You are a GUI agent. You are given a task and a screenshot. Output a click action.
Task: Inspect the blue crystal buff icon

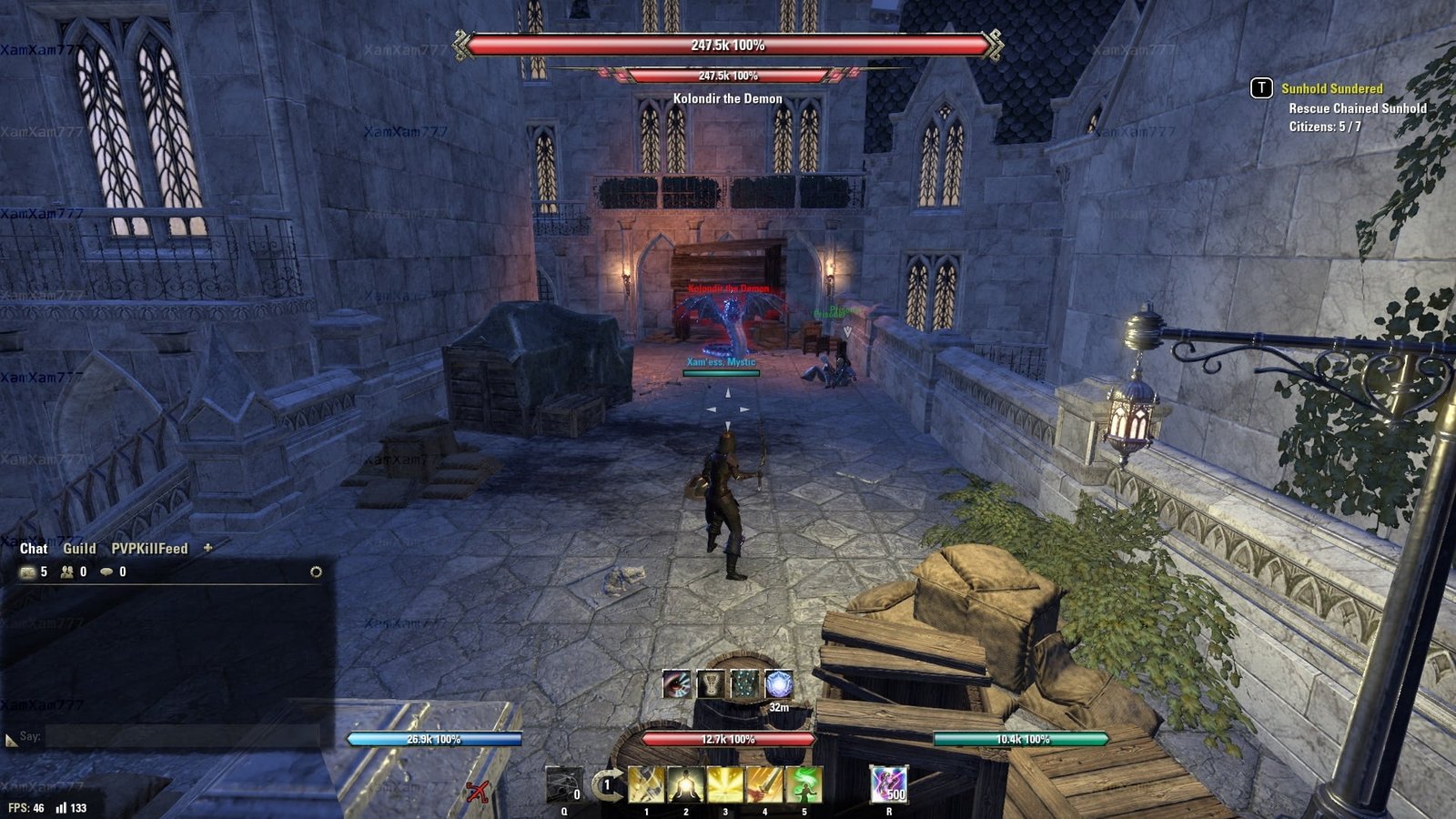[779, 684]
